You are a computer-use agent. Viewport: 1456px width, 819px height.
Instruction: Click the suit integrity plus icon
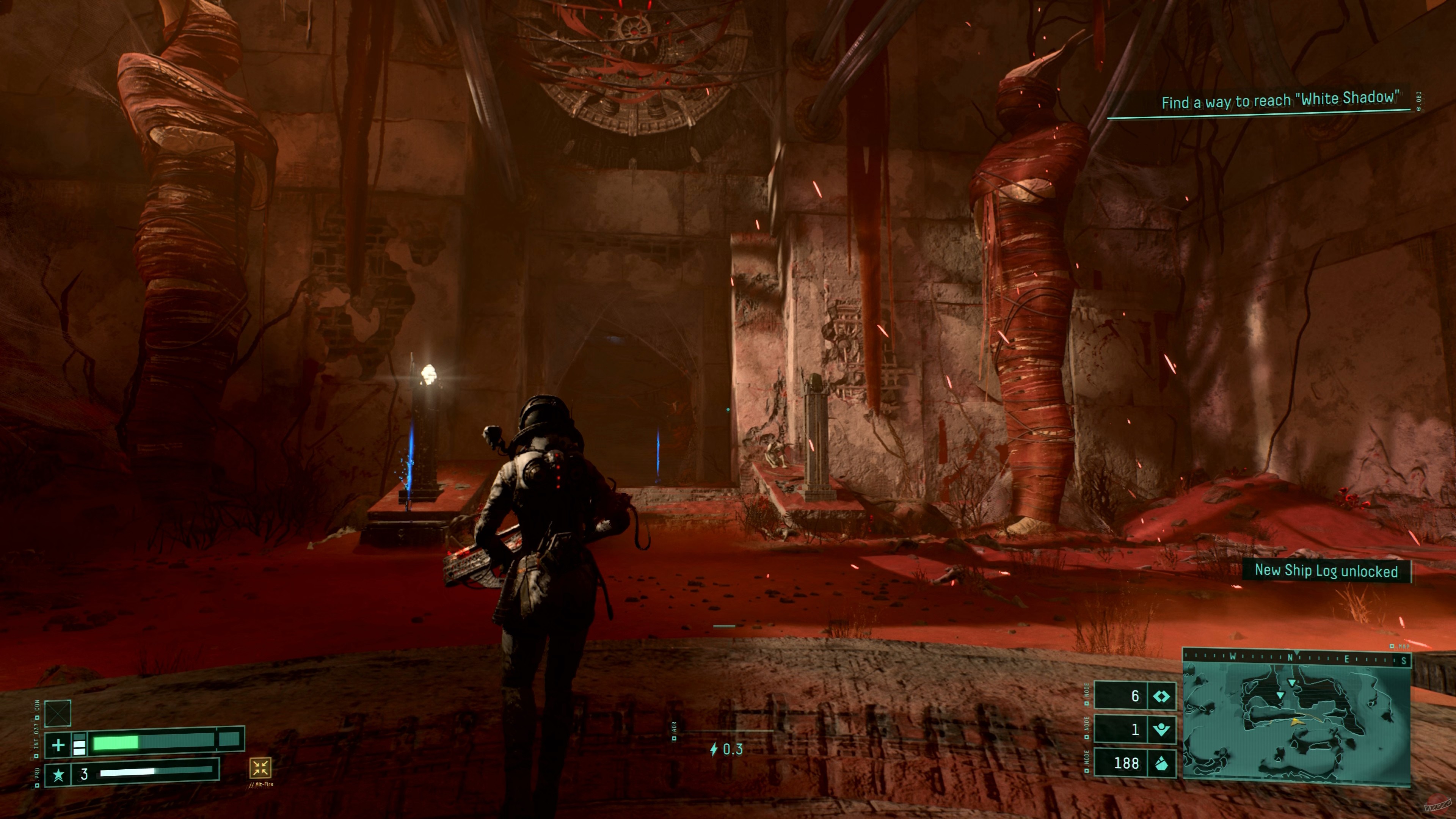(58, 745)
